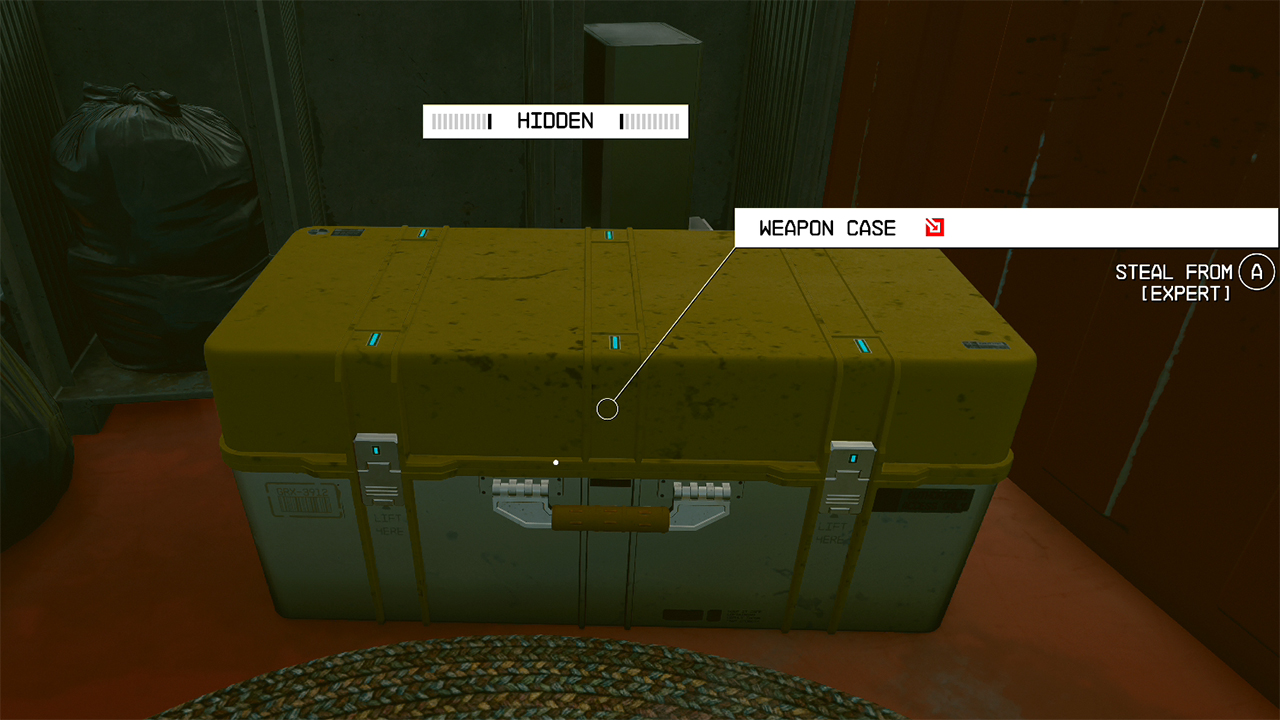Click the red steal indicator icon
1280x720 pixels.
click(x=933, y=228)
